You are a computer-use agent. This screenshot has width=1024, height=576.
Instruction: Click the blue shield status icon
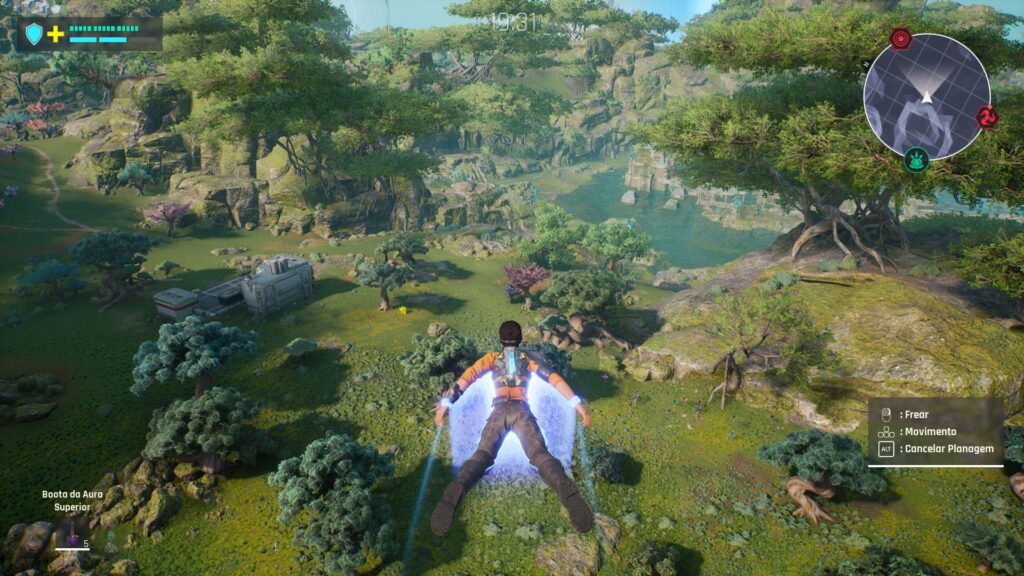pos(34,34)
